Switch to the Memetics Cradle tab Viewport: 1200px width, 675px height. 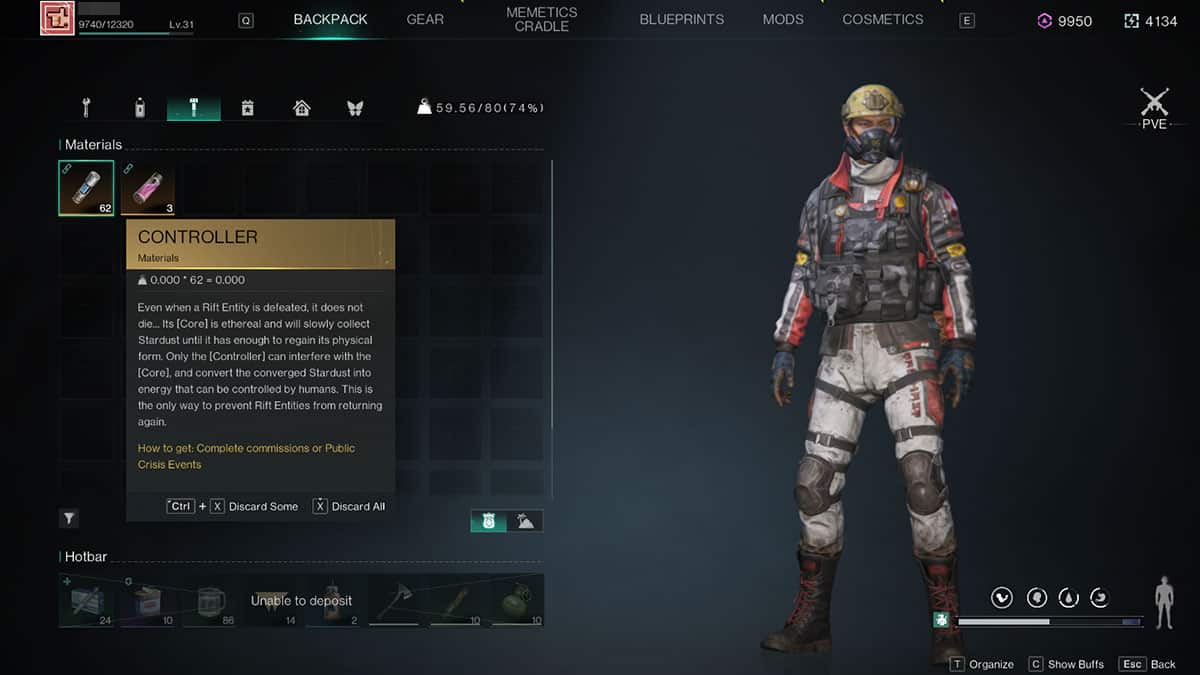pos(541,20)
